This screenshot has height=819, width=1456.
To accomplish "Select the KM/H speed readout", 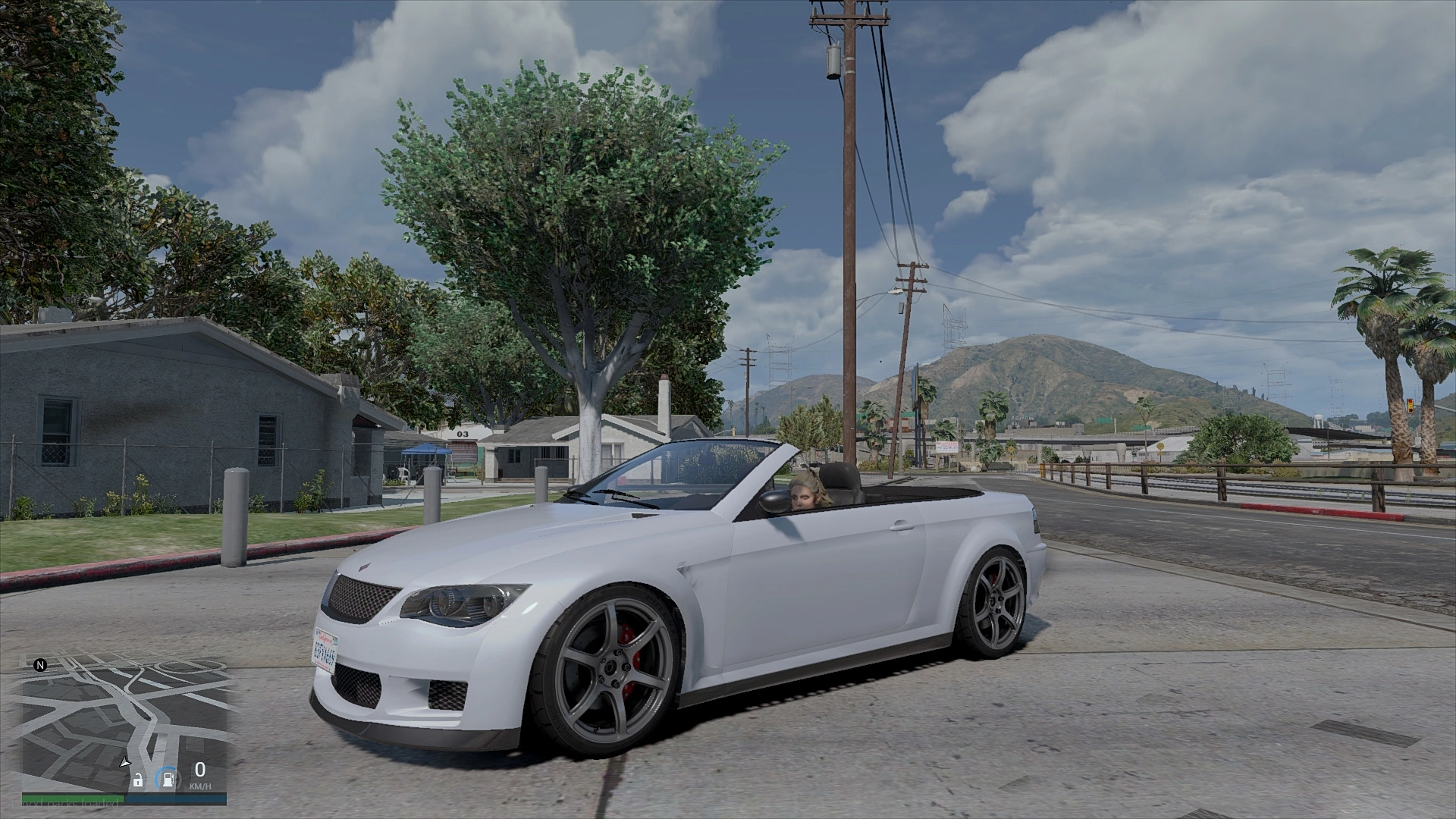I will [x=200, y=786].
